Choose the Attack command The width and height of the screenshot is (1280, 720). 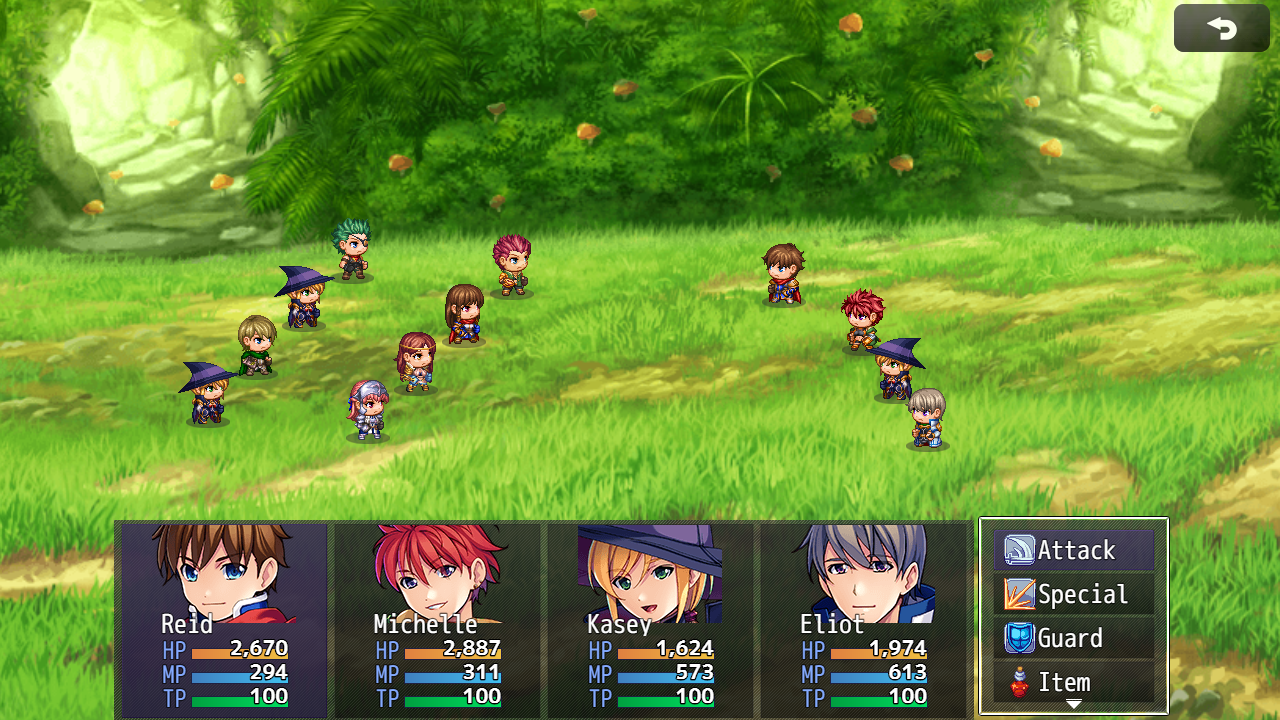coord(1073,550)
